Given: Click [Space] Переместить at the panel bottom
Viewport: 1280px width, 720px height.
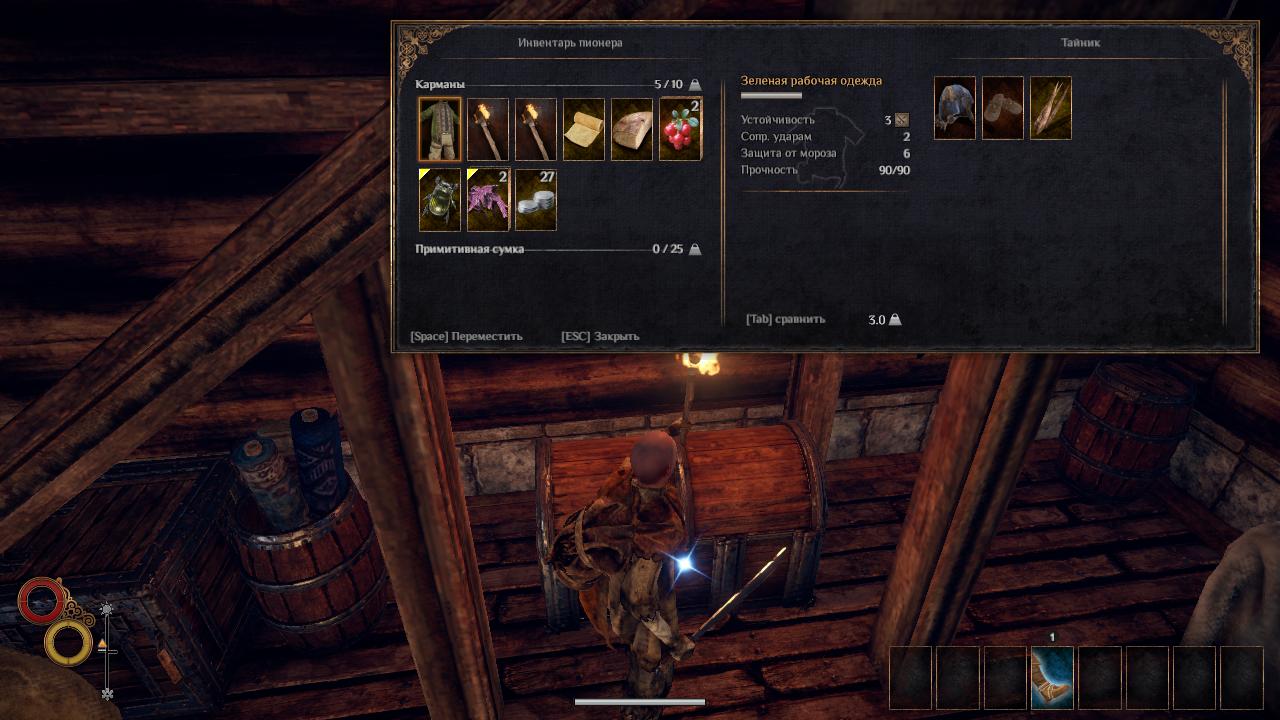Looking at the screenshot, I should coord(466,337).
